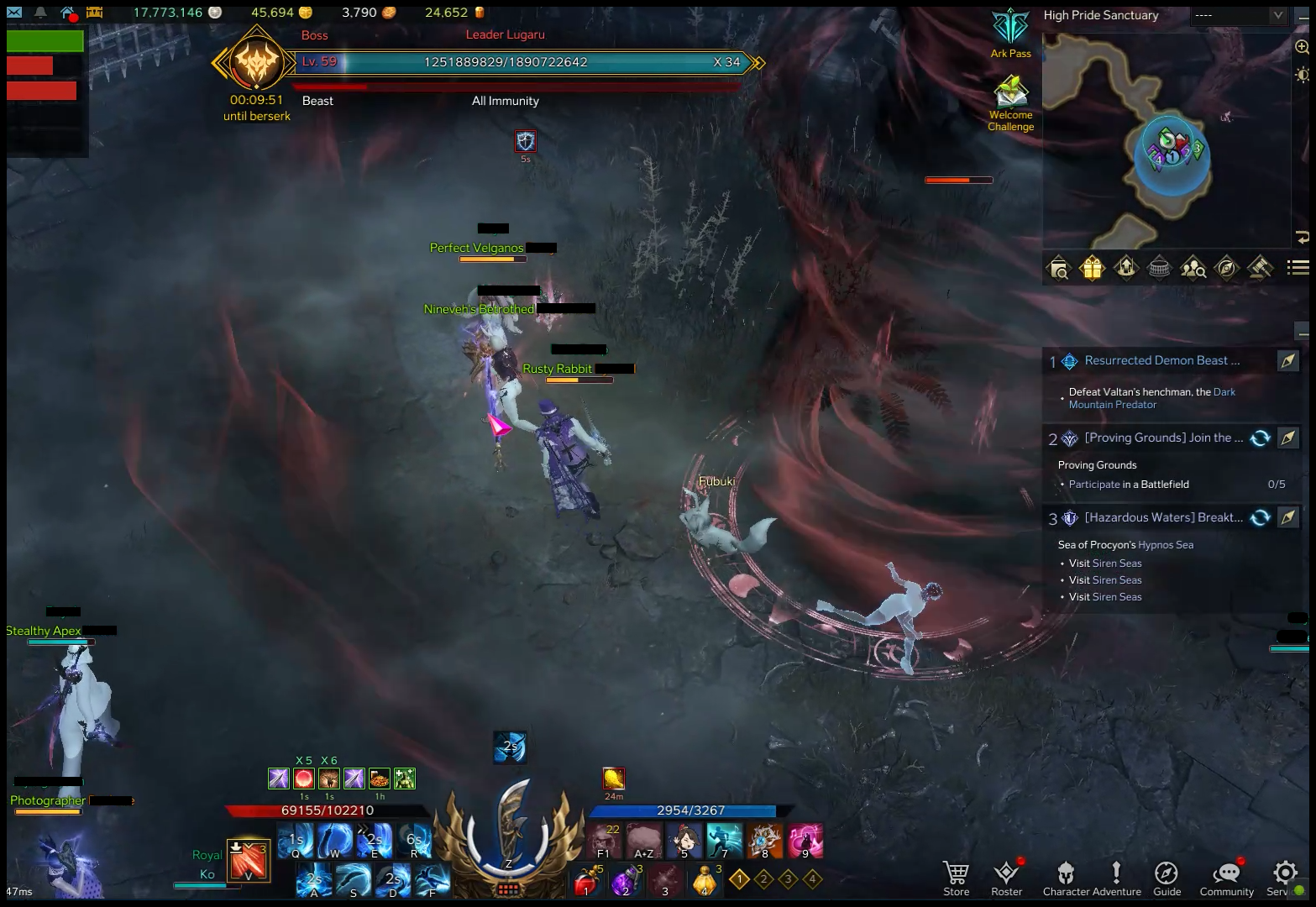This screenshot has height=907, width=1316.
Task: Use the HP potion in the quickslot
Action: (586, 880)
